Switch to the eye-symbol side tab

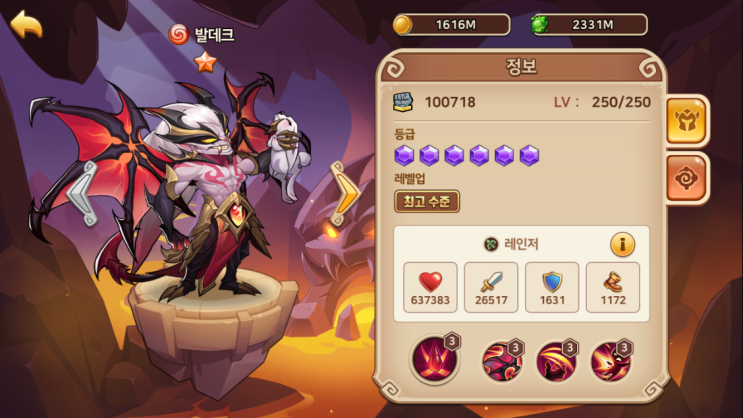pyautogui.click(x=687, y=178)
